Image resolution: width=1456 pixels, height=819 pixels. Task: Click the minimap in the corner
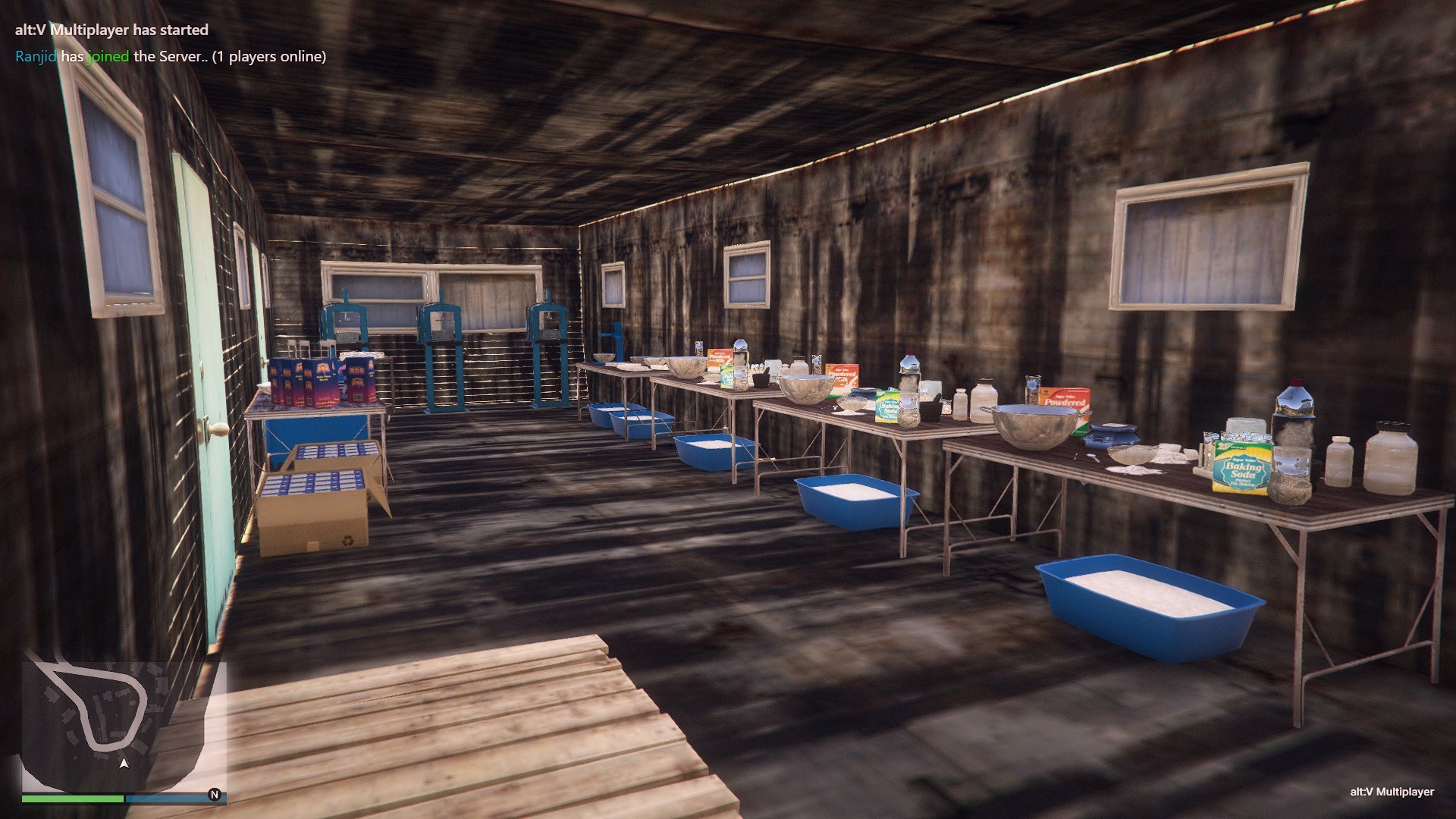point(123,726)
